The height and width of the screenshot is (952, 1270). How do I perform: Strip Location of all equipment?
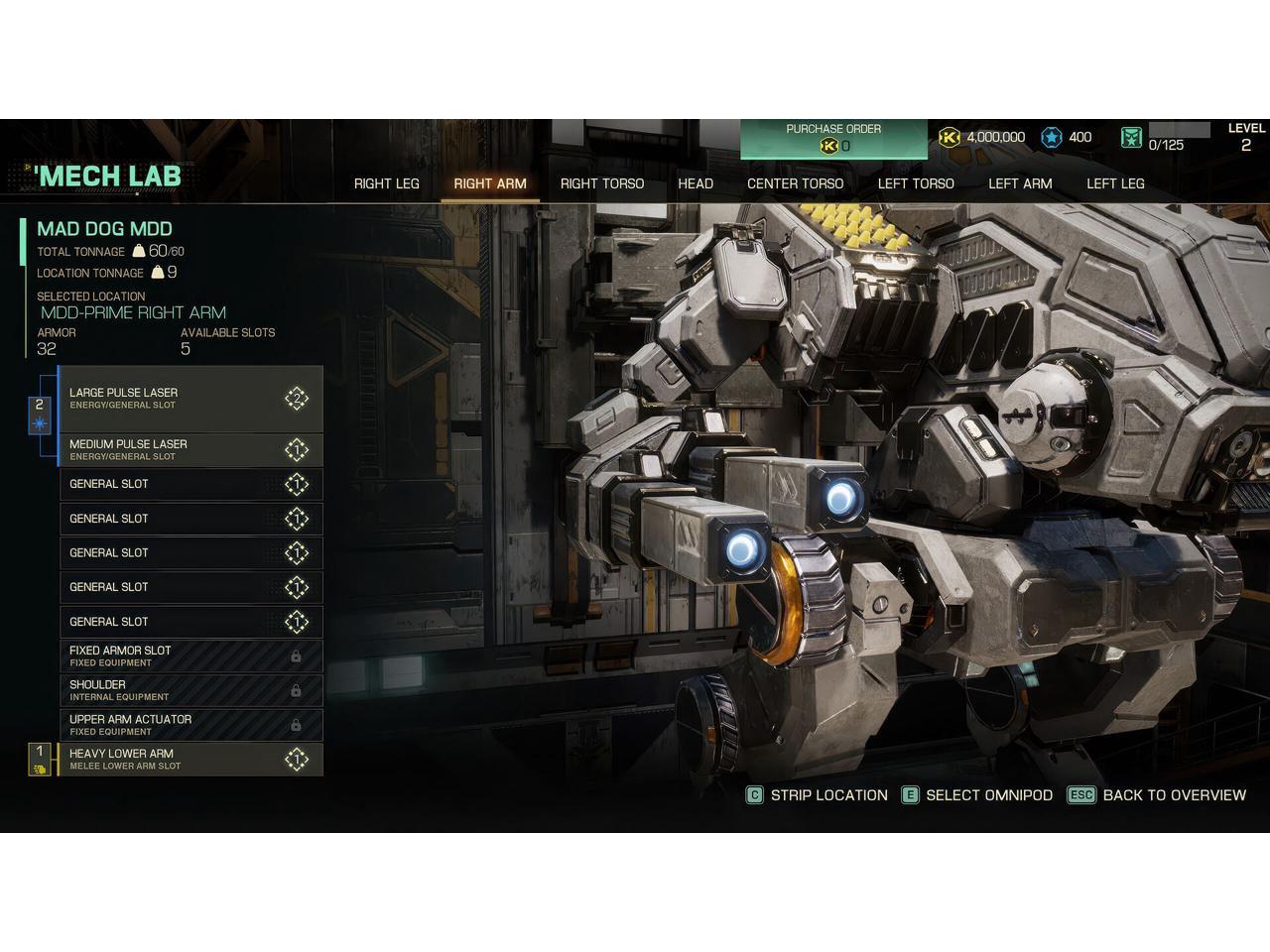pos(818,795)
